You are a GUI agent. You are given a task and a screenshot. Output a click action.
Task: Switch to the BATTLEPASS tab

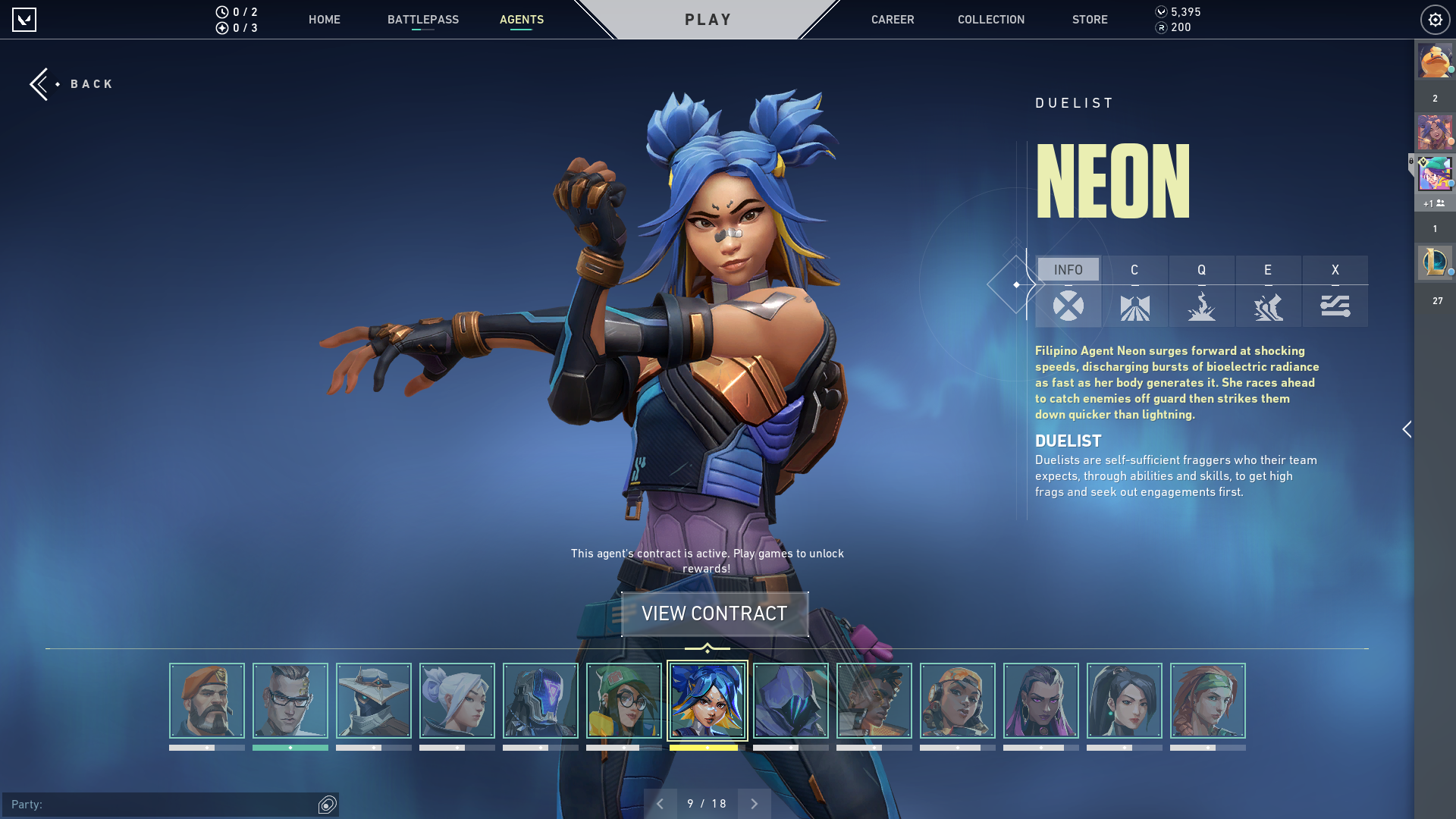(x=422, y=20)
